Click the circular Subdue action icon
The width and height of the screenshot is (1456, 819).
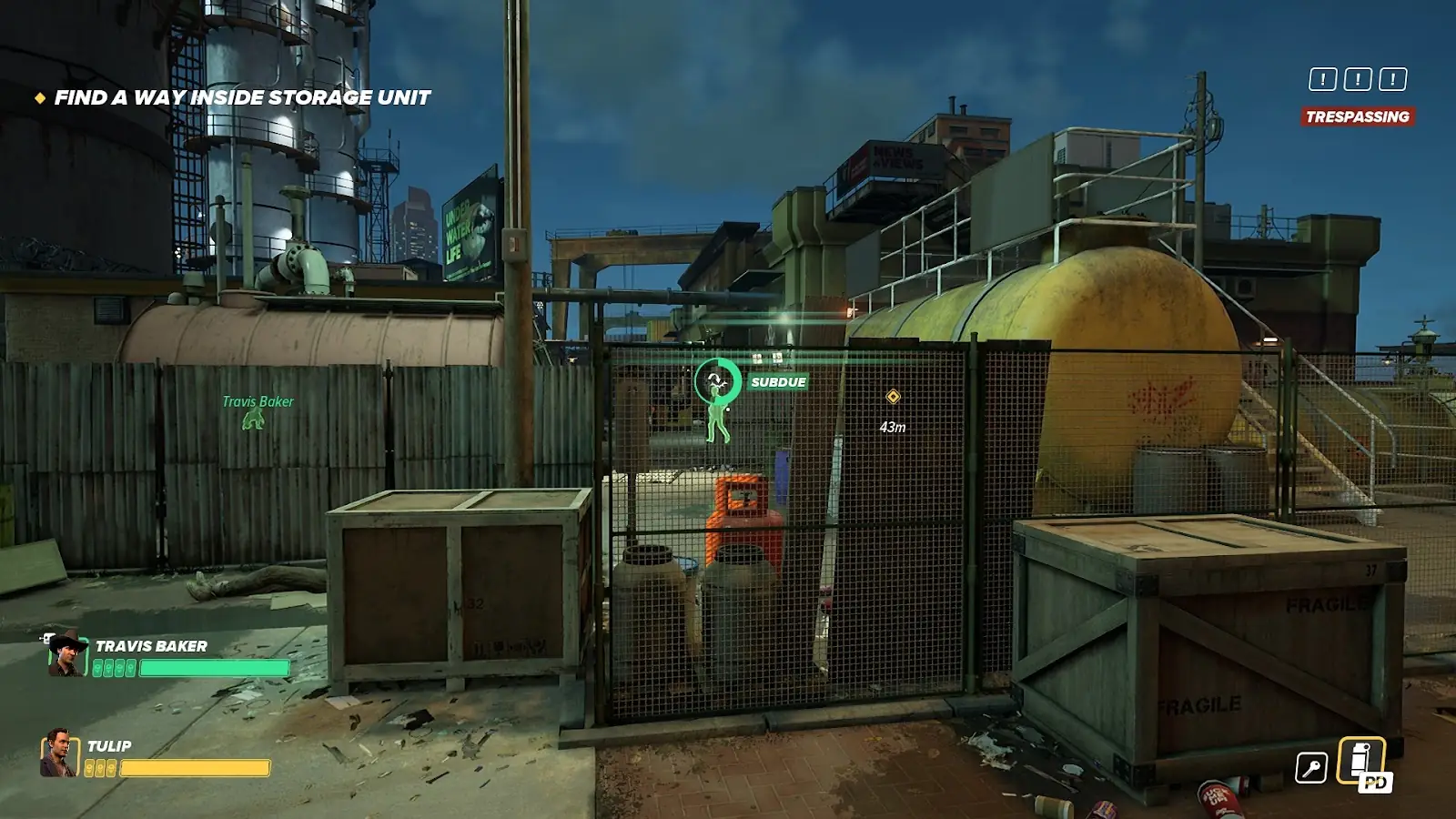717,380
